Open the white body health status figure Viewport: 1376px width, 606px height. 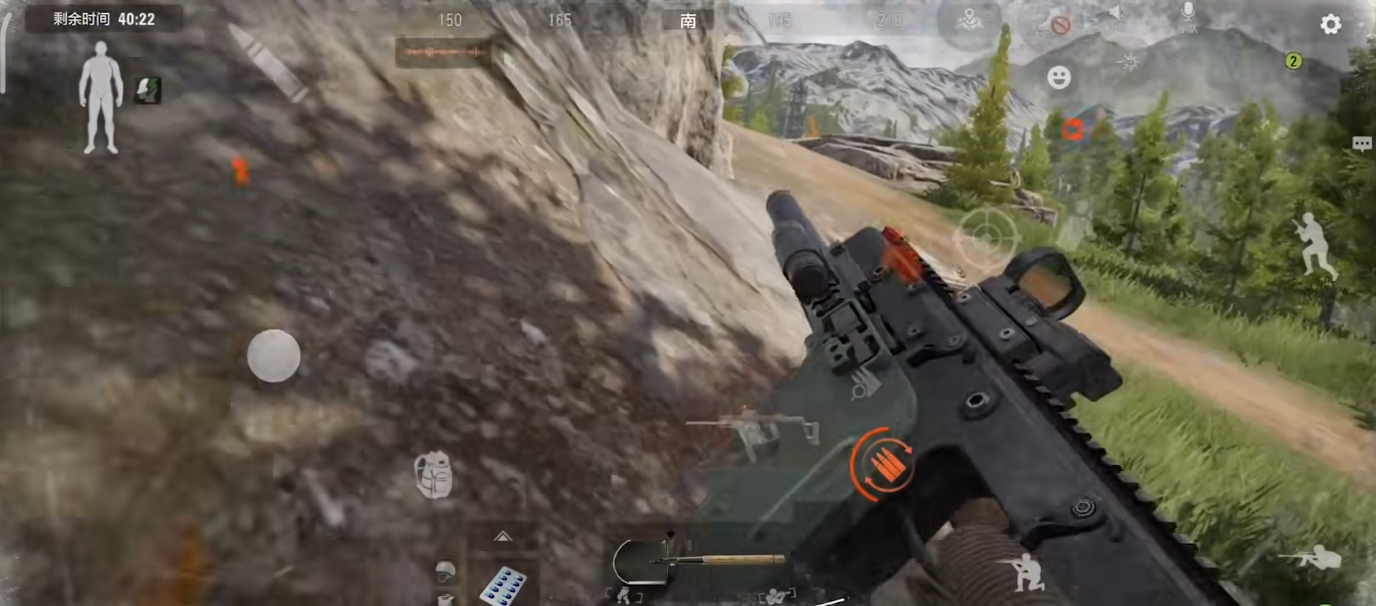click(x=101, y=97)
